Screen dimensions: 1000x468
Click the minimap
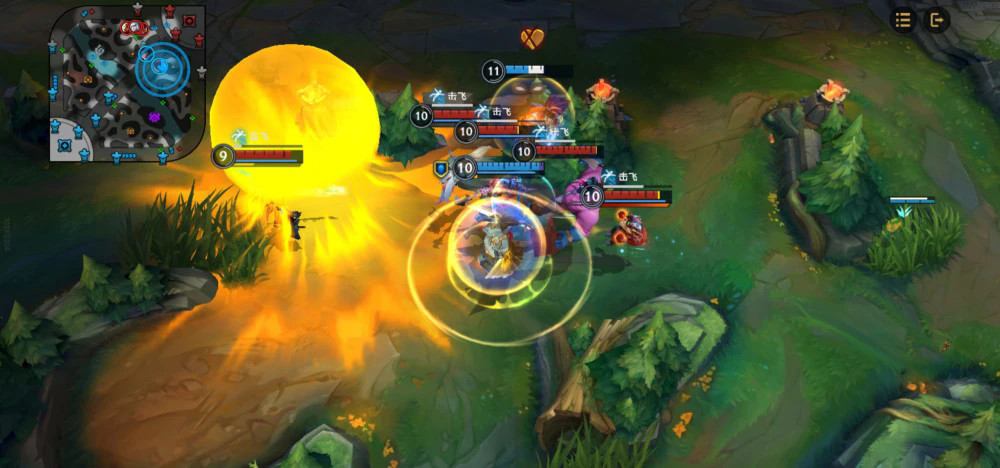click(x=127, y=83)
